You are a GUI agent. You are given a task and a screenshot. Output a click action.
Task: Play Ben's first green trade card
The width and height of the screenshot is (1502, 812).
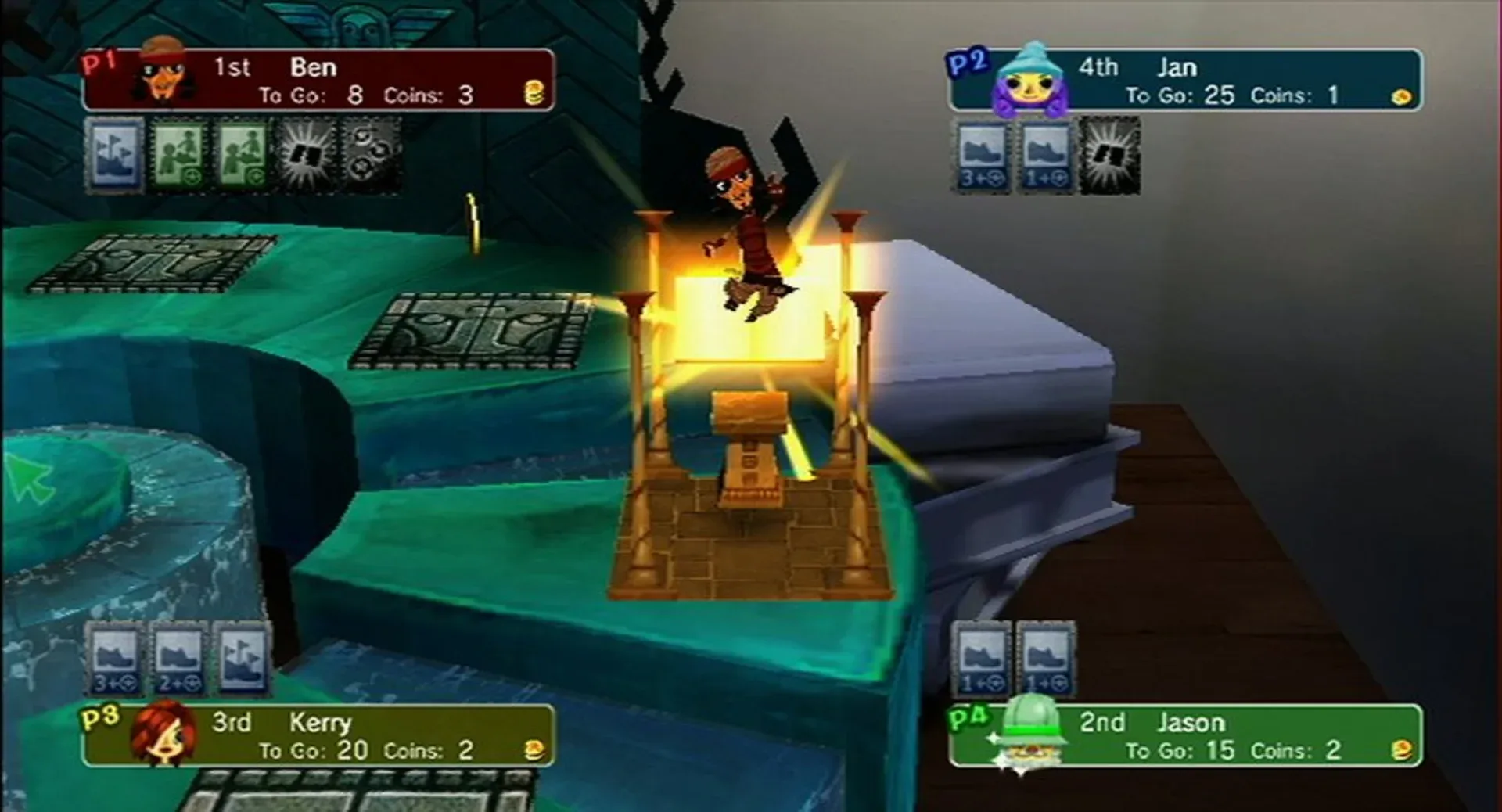178,156
